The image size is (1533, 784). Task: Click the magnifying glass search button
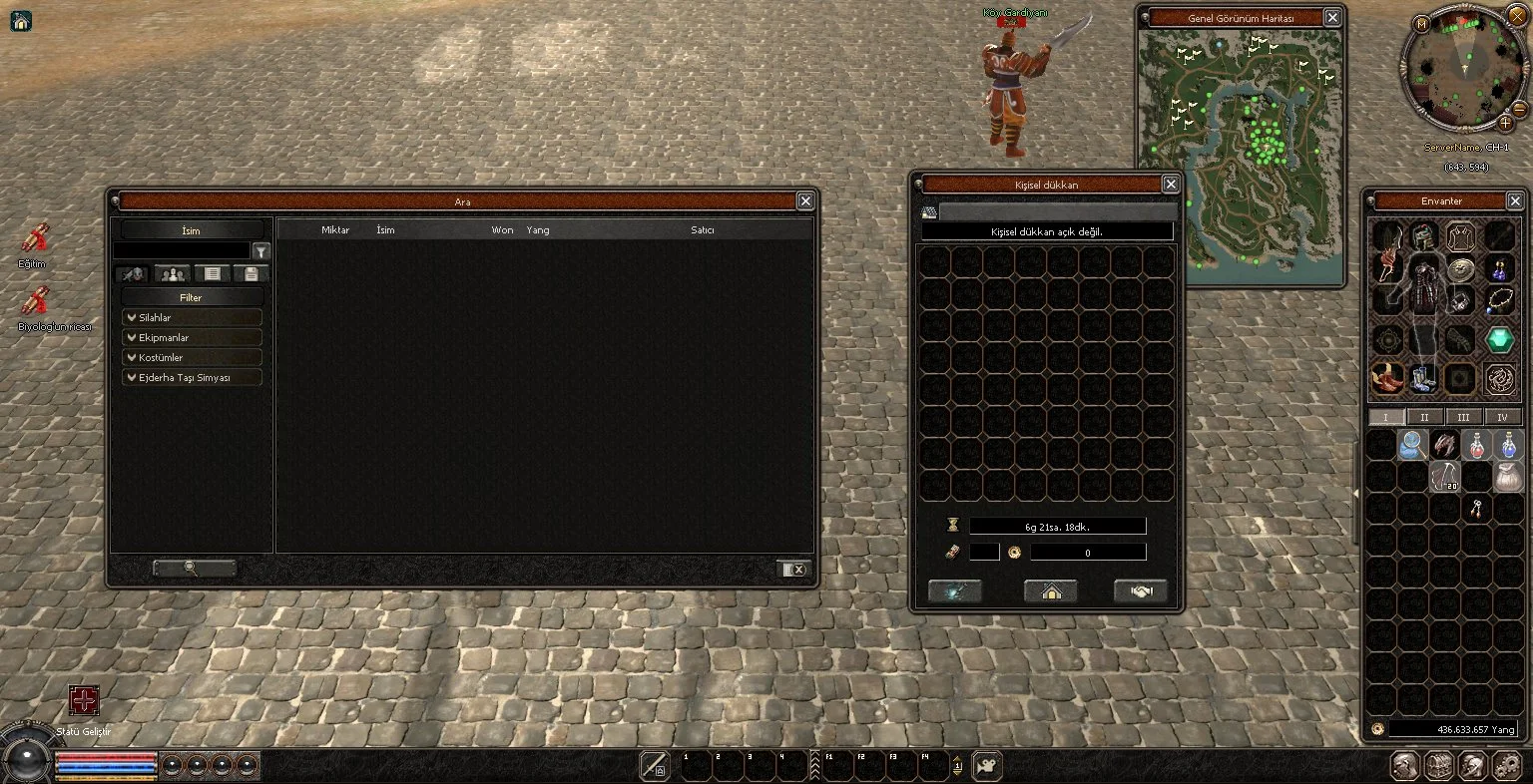[194, 569]
